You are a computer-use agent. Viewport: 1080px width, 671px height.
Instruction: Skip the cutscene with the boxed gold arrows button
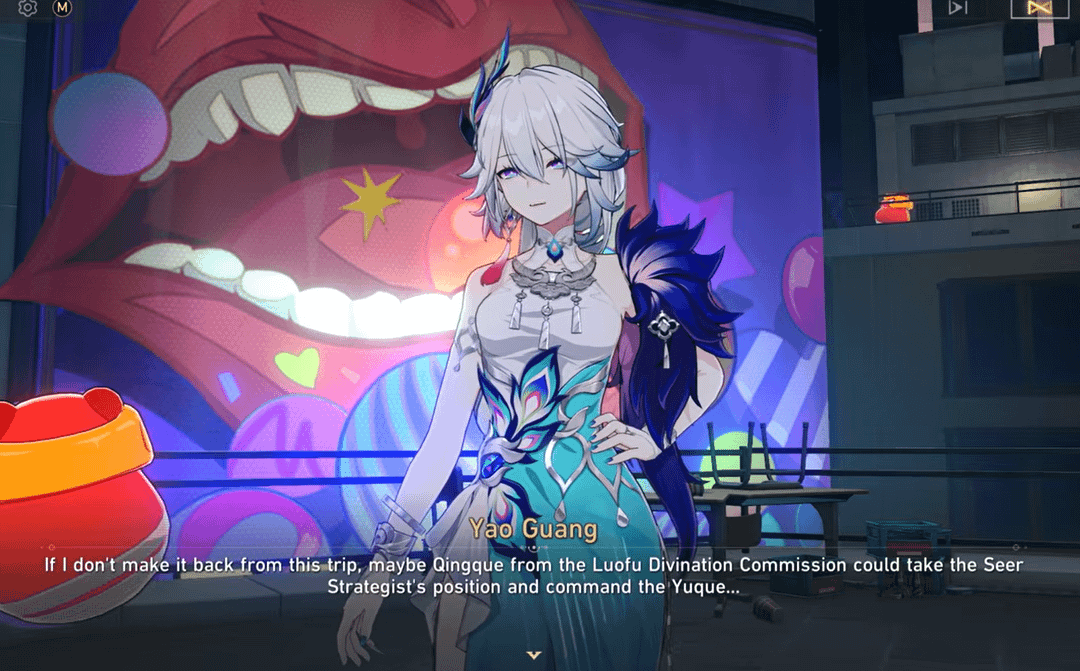[1033, 8]
